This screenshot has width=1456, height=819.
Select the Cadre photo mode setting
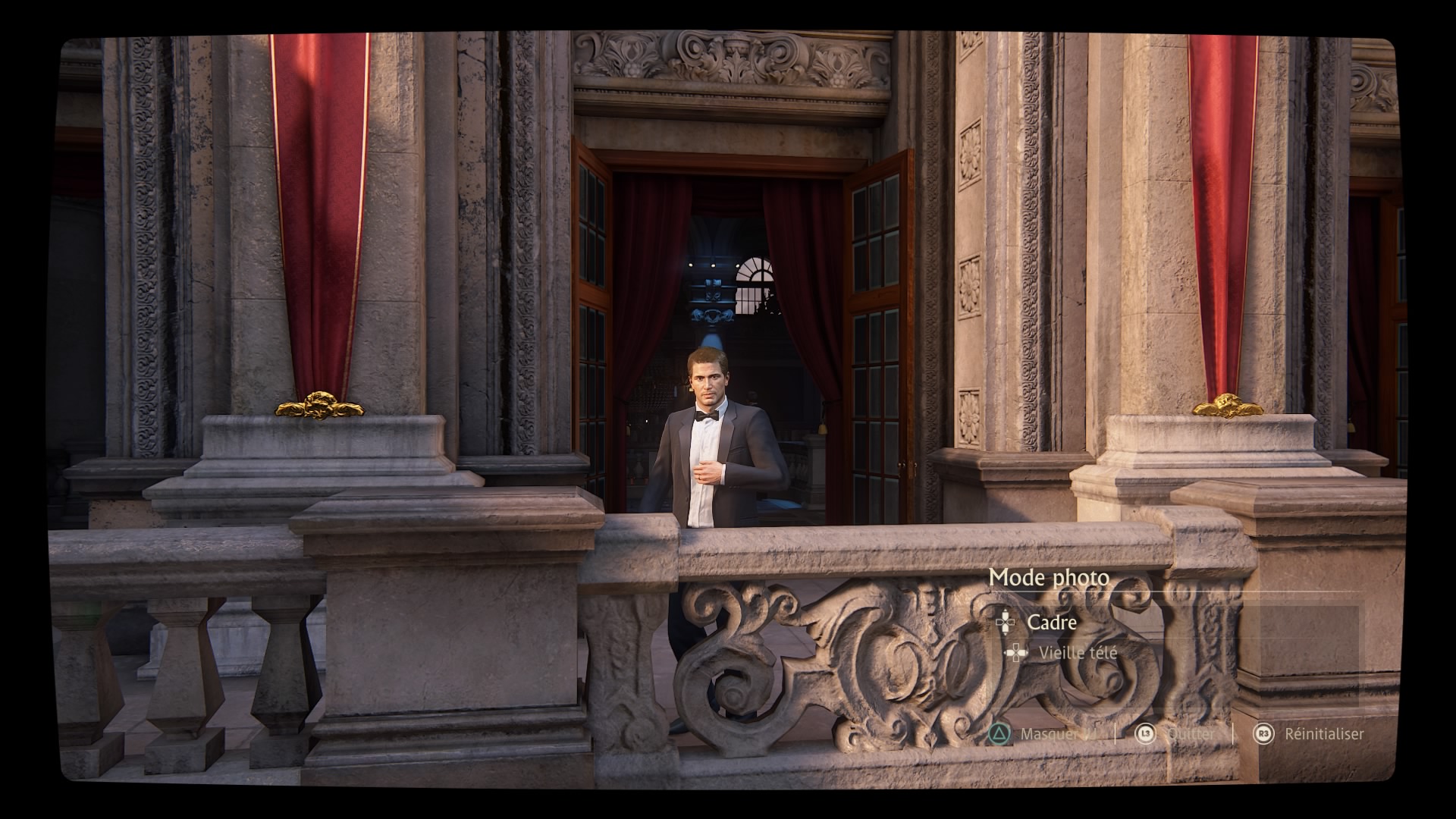[x=1051, y=623]
